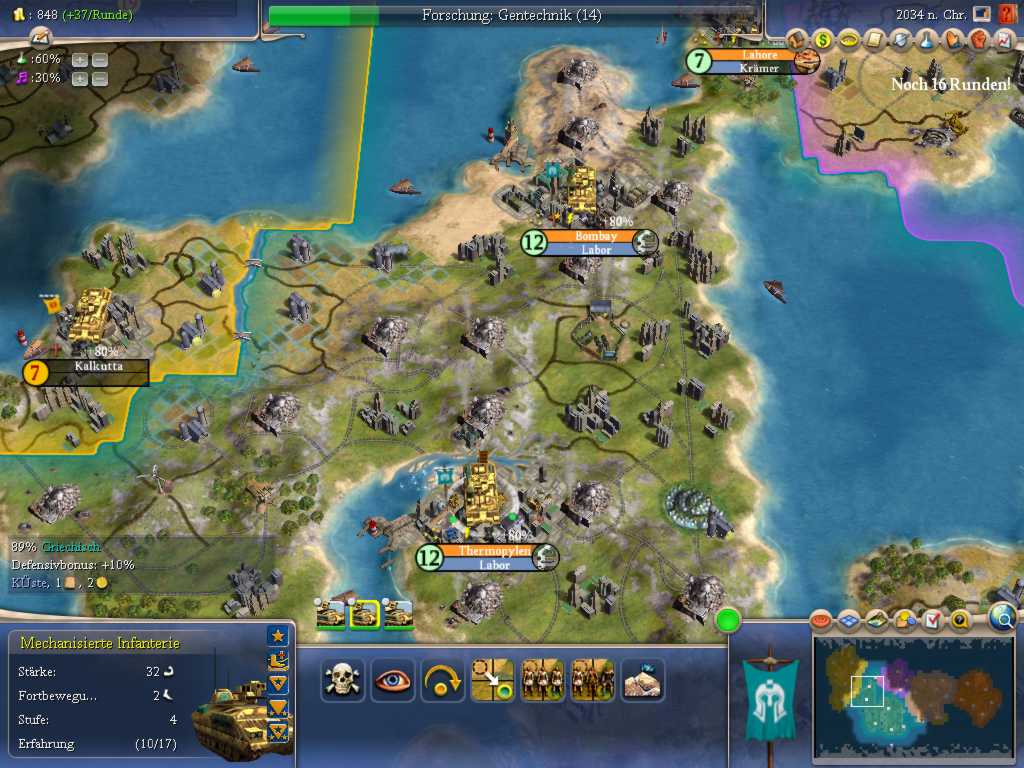Open the military advisor fist icon

click(x=979, y=40)
